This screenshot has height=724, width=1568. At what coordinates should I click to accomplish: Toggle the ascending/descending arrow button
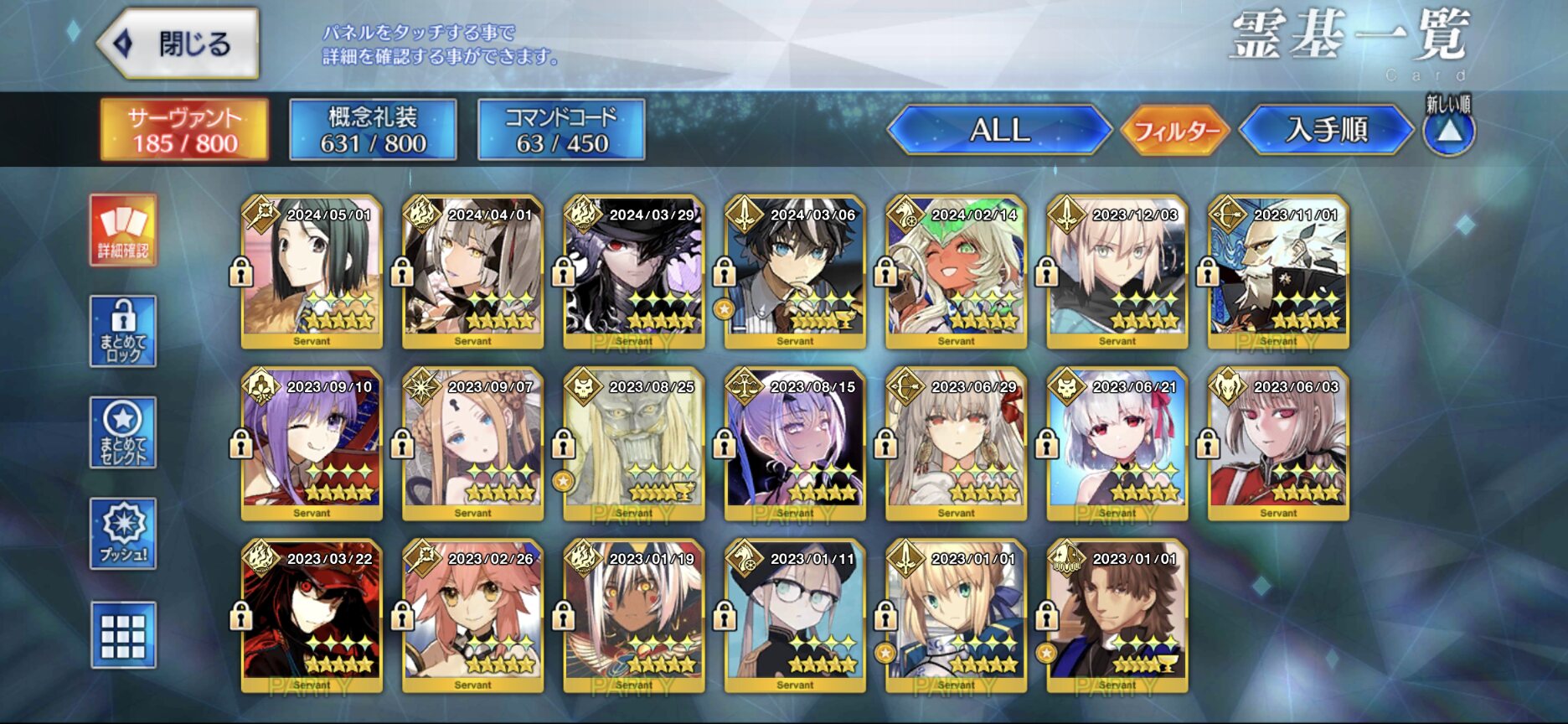pyautogui.click(x=1449, y=132)
